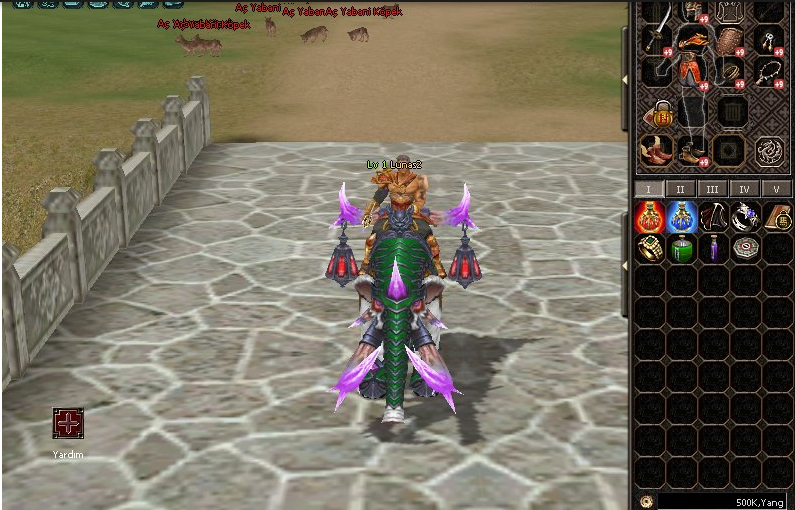
Task: Switch to inventory tab II
Action: tap(680, 189)
